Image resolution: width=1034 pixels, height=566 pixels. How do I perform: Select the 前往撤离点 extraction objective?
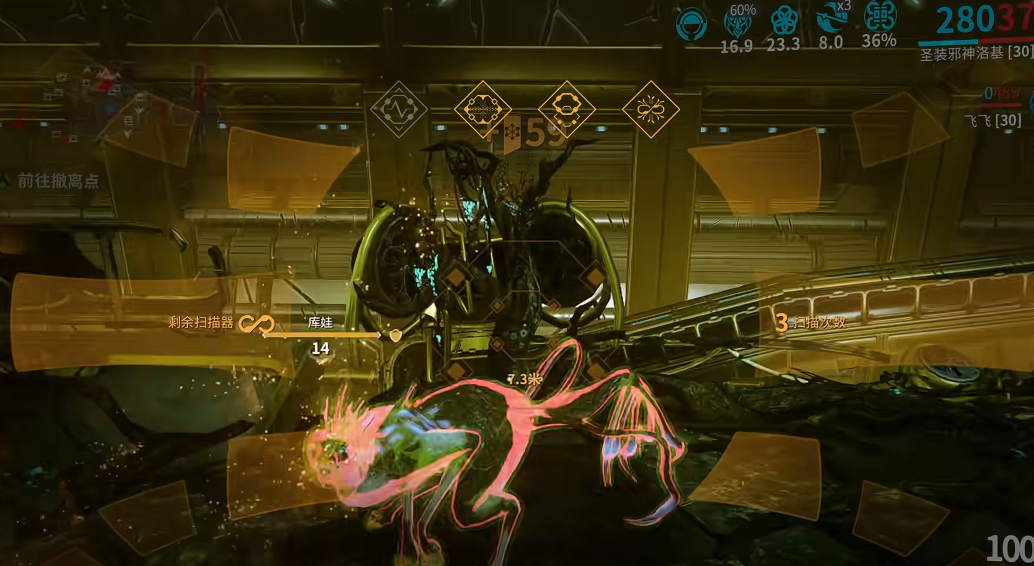58,181
